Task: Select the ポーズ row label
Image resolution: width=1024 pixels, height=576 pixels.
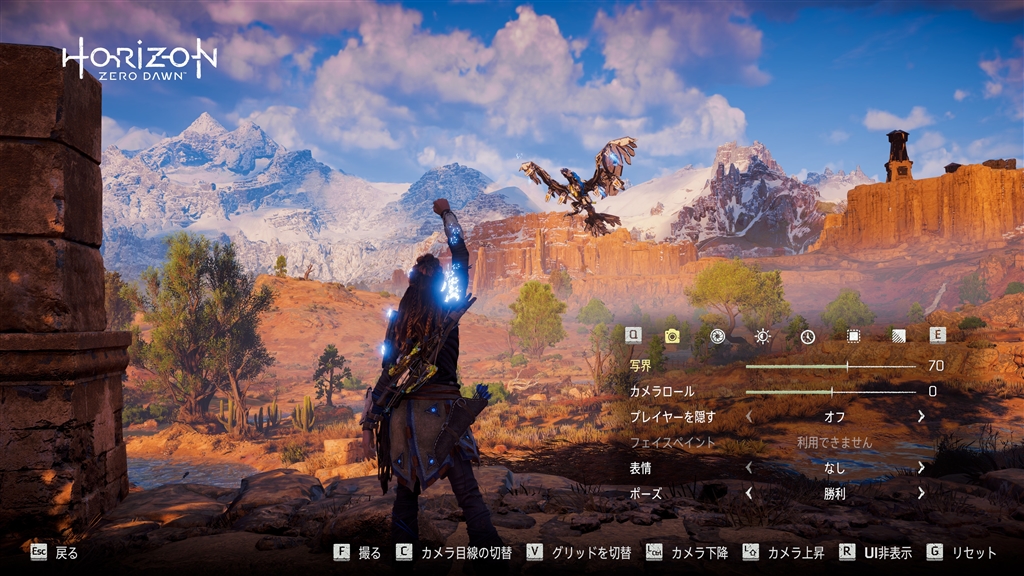Action: (645, 493)
